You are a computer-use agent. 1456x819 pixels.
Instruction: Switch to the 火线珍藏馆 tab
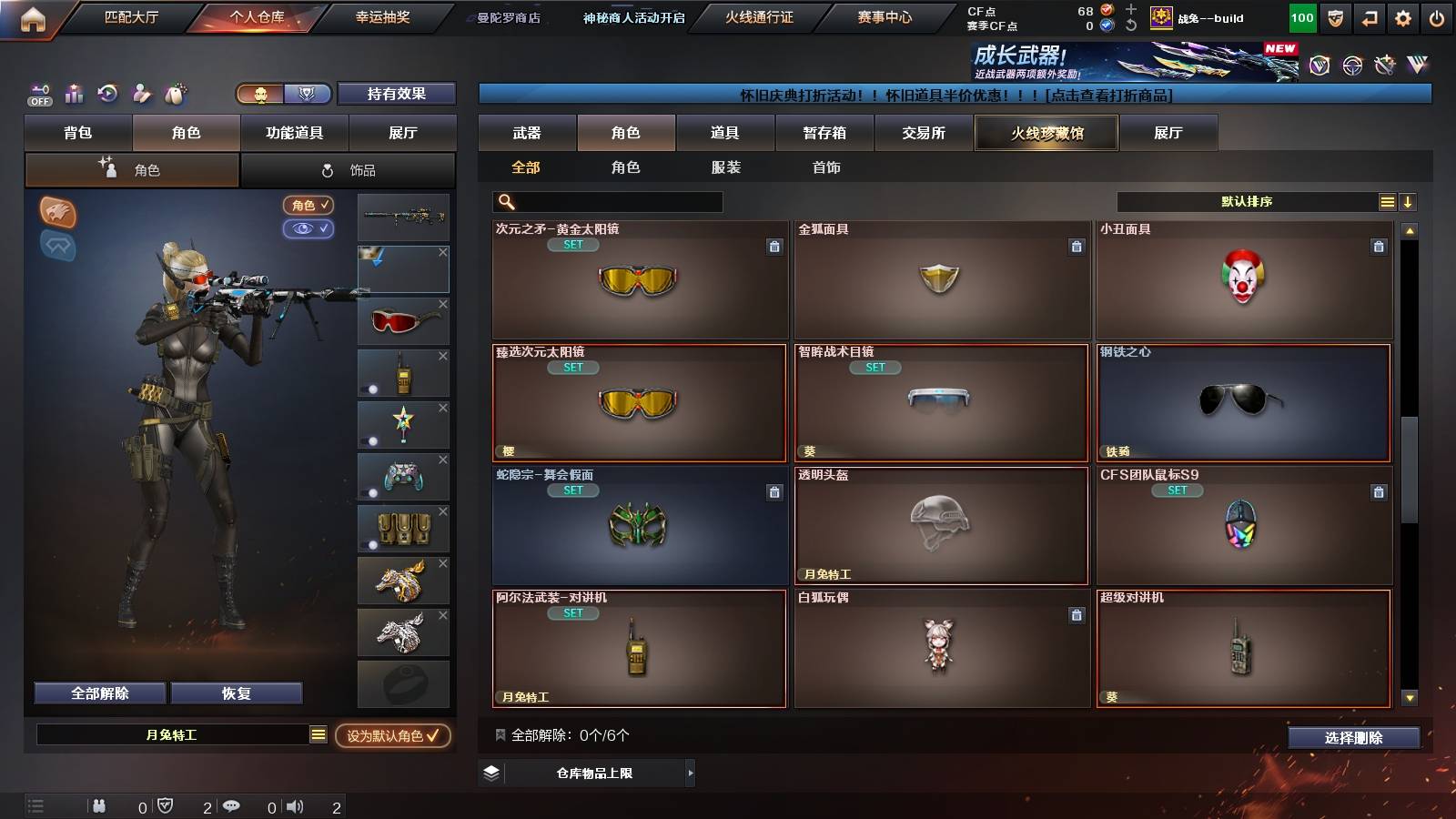[1046, 133]
